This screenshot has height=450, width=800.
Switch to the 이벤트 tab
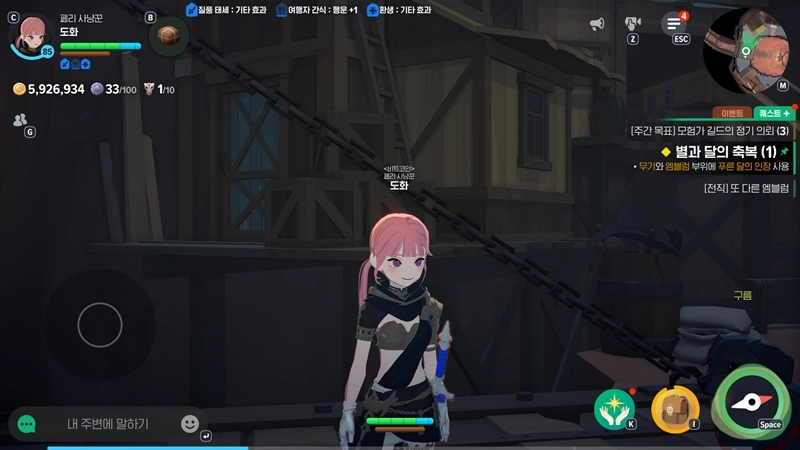732,114
